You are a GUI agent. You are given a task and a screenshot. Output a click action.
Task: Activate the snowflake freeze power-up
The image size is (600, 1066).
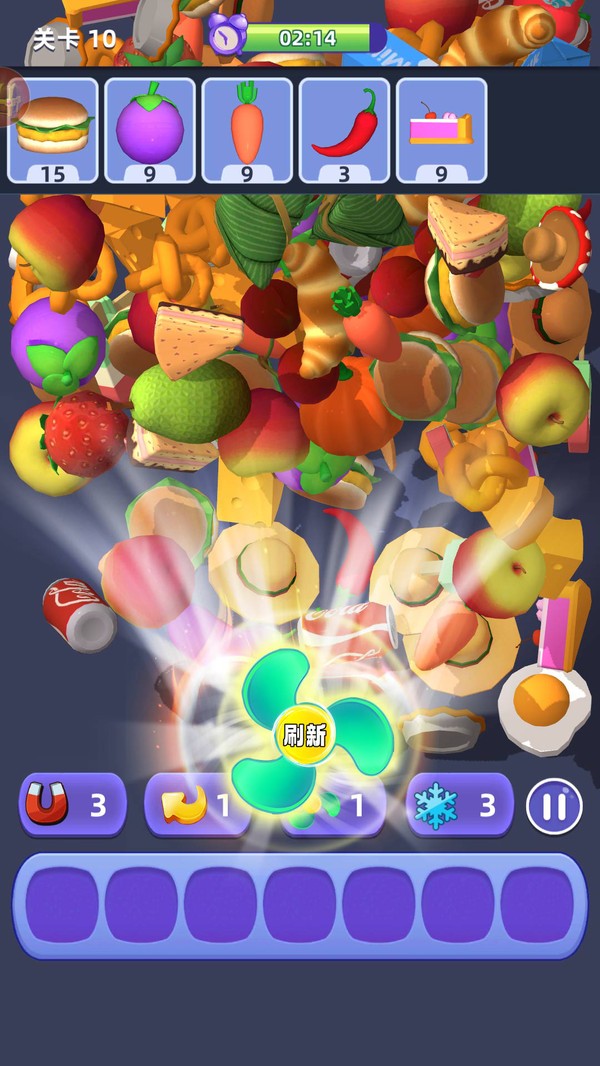click(x=459, y=805)
